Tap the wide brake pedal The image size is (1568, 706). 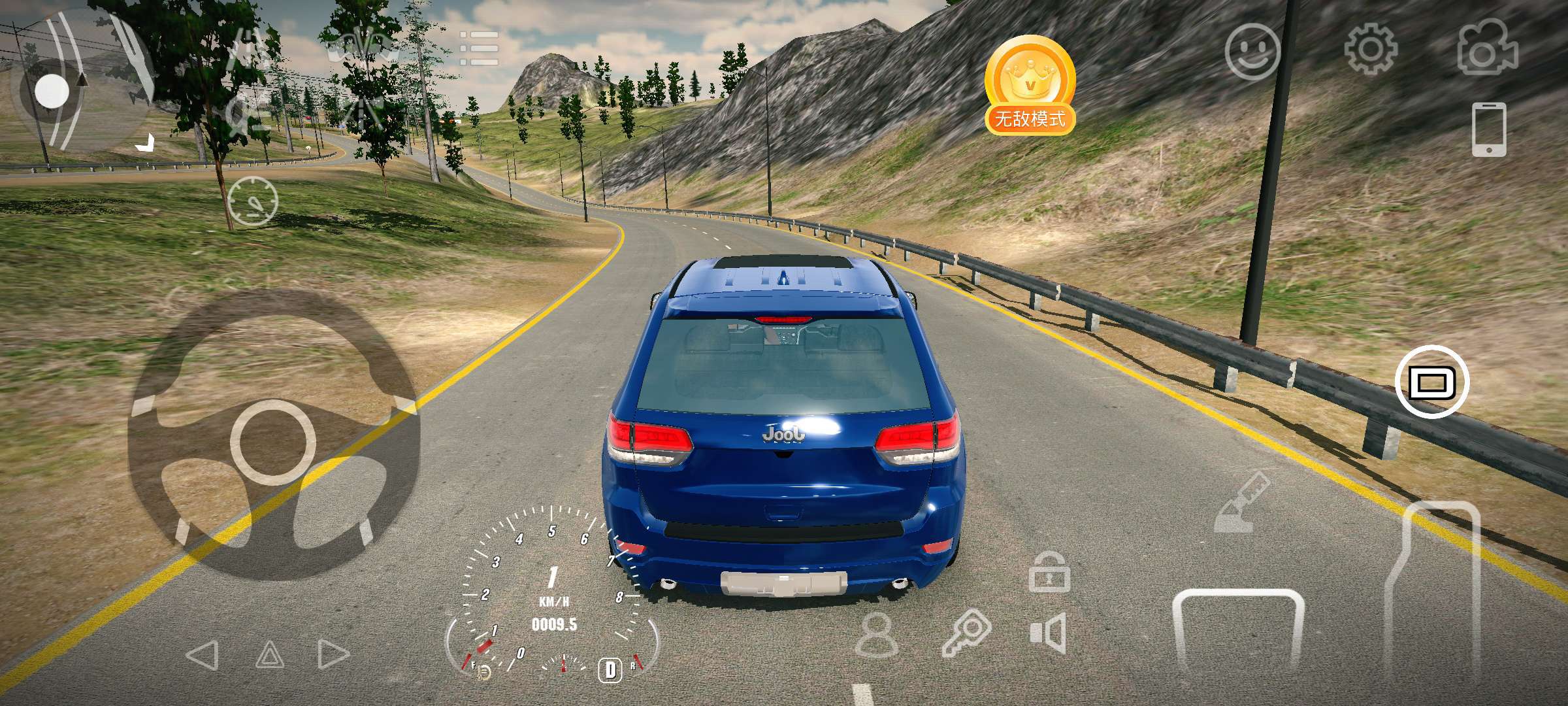pos(1237,641)
